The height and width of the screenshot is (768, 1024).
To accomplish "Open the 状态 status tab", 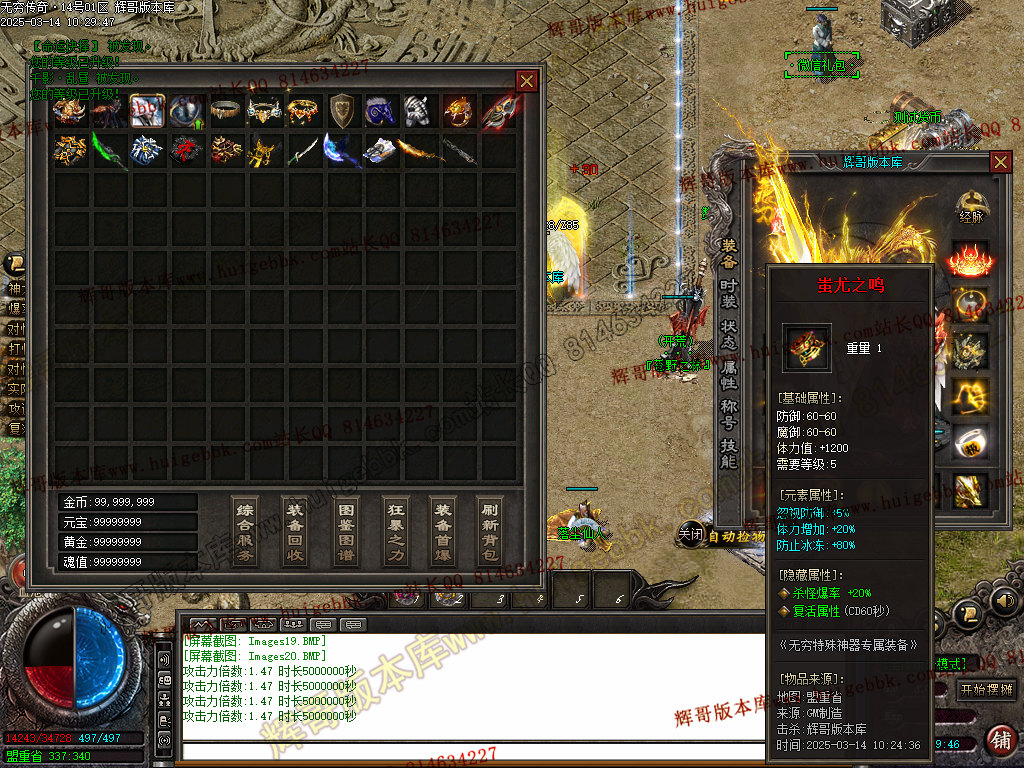I will coord(729,335).
